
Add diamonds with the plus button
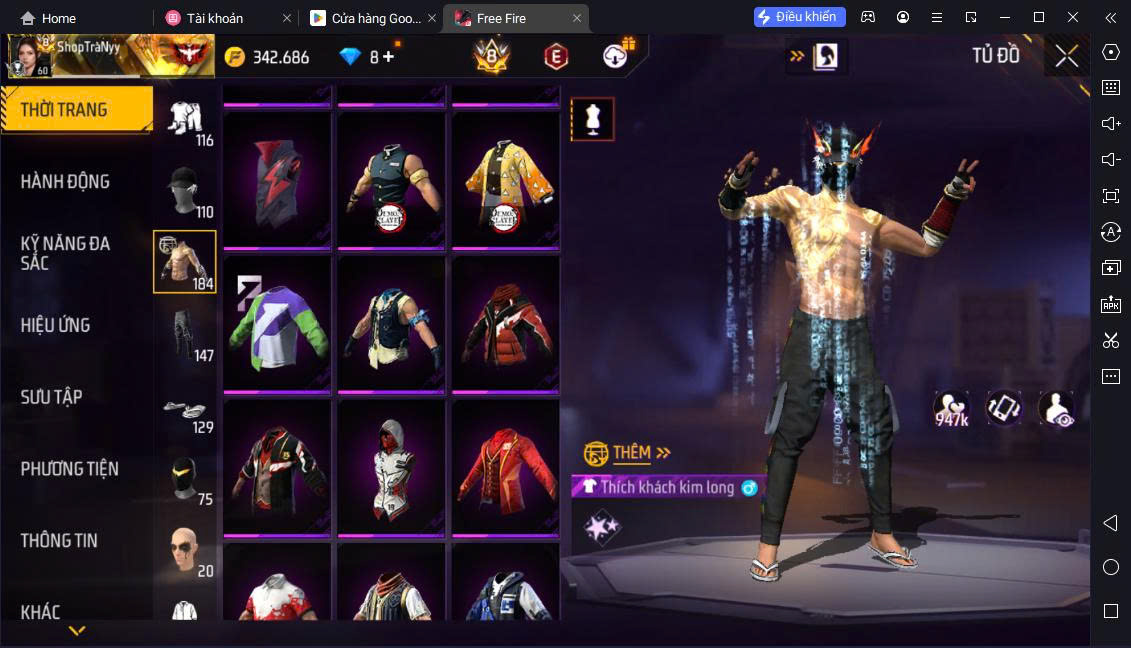tap(388, 57)
